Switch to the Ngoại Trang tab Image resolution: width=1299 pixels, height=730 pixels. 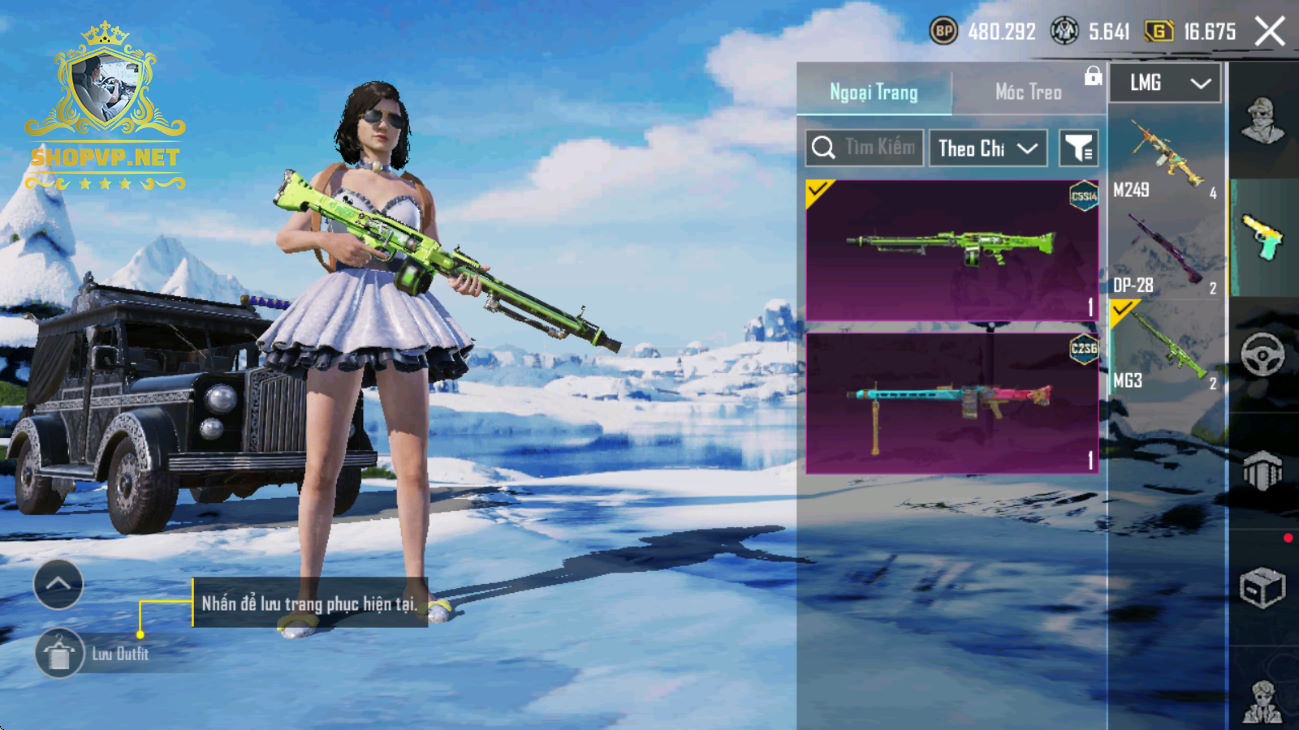(874, 92)
